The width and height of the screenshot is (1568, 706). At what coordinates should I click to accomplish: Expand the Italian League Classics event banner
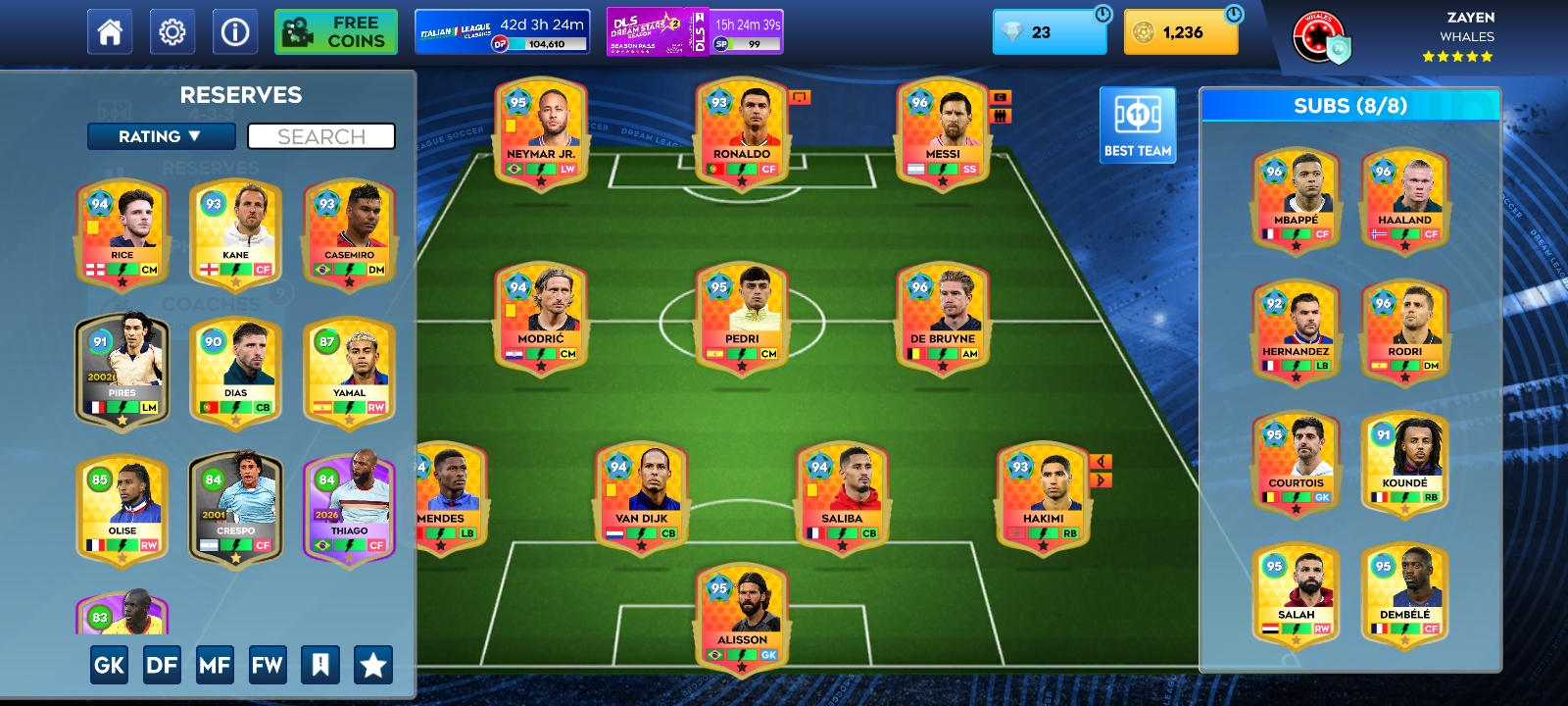point(500,31)
